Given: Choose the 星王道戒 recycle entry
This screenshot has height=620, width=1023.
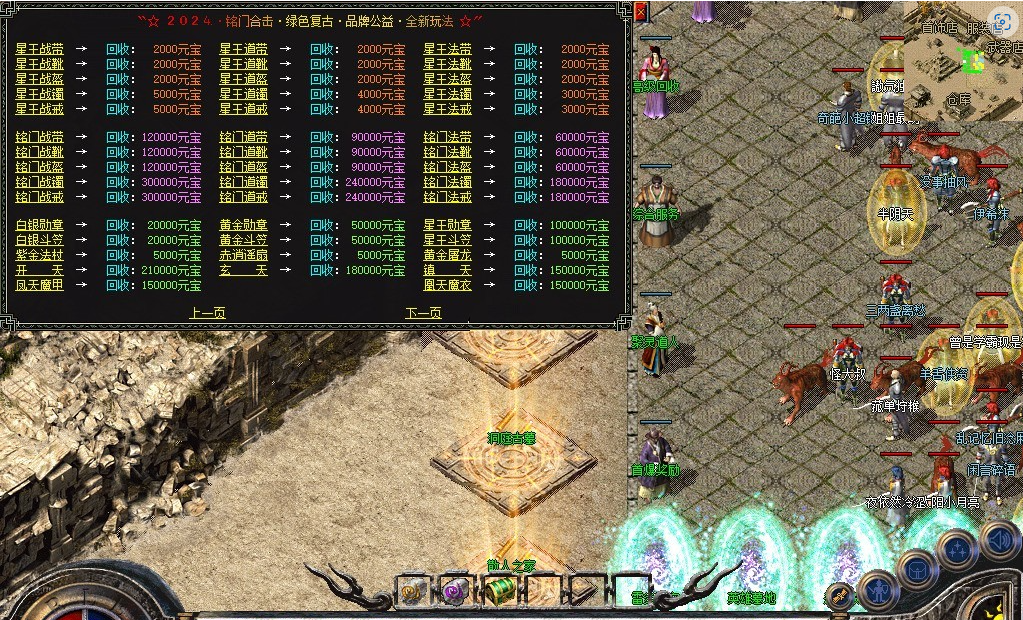Looking at the screenshot, I should point(243,109).
